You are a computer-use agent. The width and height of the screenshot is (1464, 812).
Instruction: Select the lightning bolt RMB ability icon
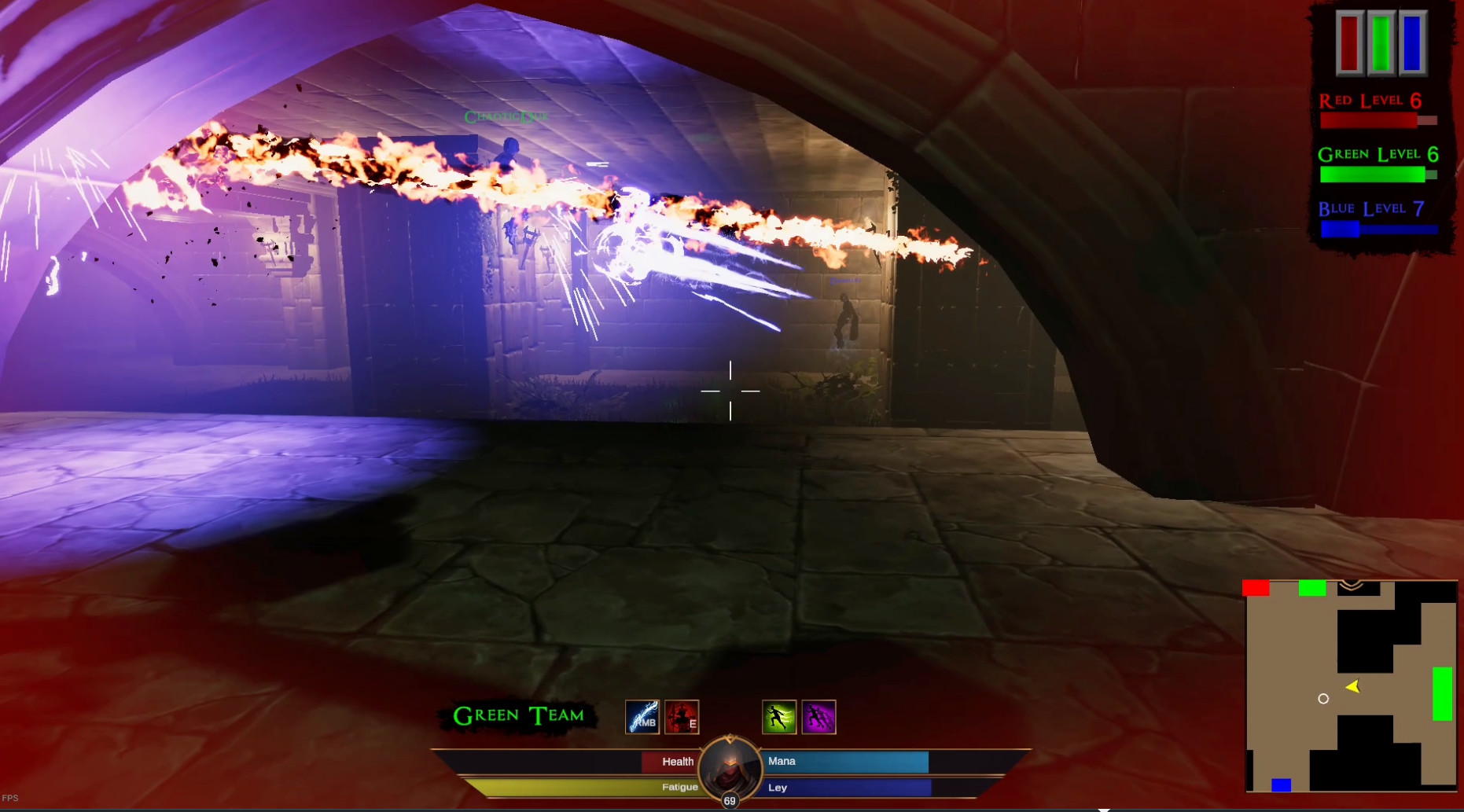tap(642, 716)
